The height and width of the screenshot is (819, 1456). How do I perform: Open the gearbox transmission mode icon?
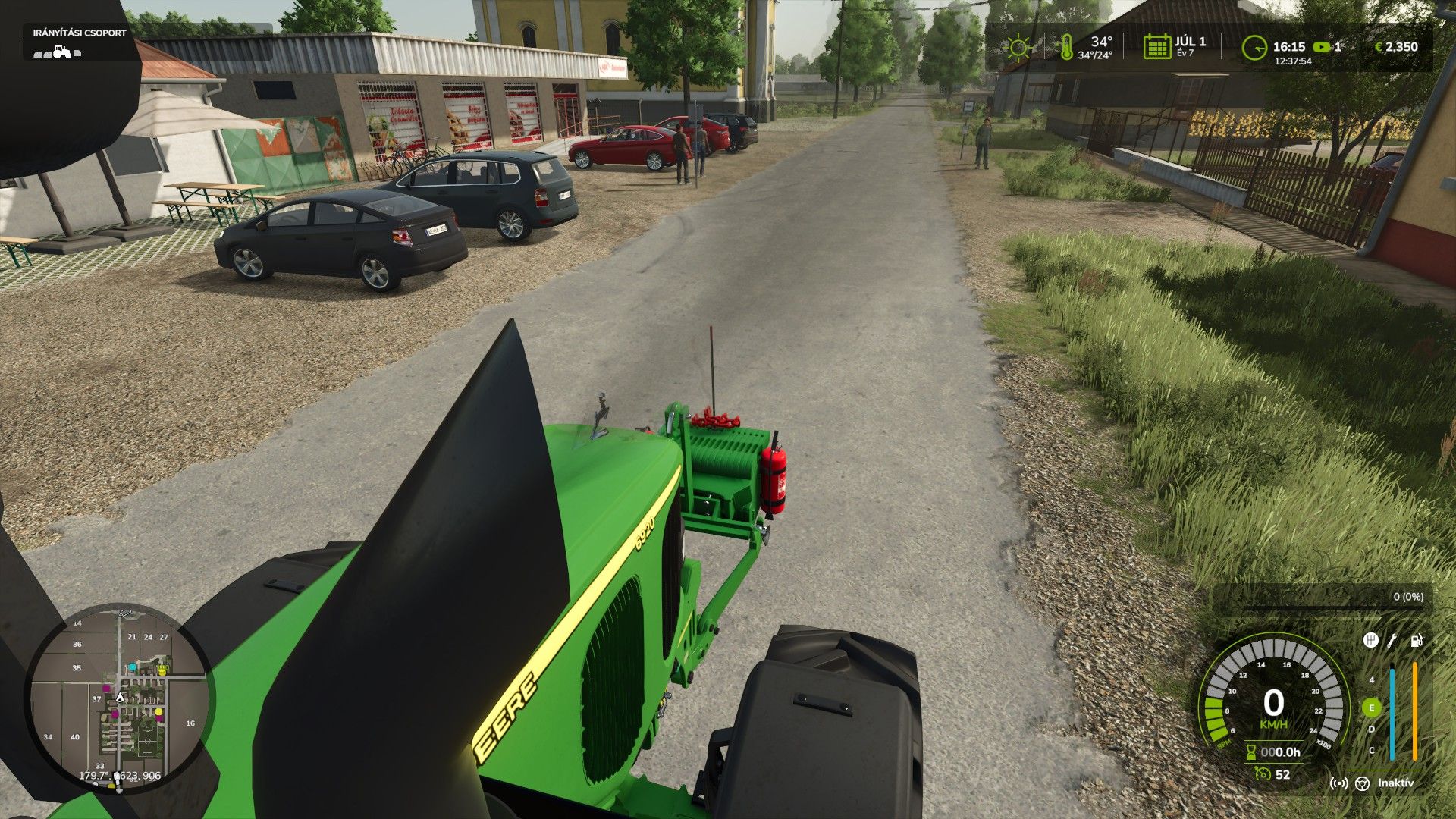point(1370,642)
